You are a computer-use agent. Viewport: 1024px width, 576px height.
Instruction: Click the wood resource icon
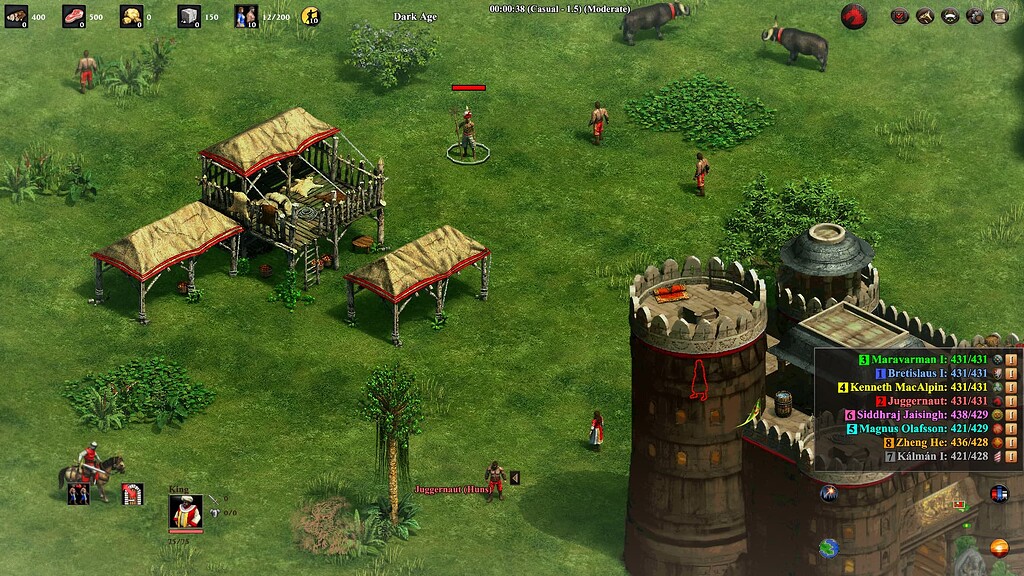click(16, 15)
